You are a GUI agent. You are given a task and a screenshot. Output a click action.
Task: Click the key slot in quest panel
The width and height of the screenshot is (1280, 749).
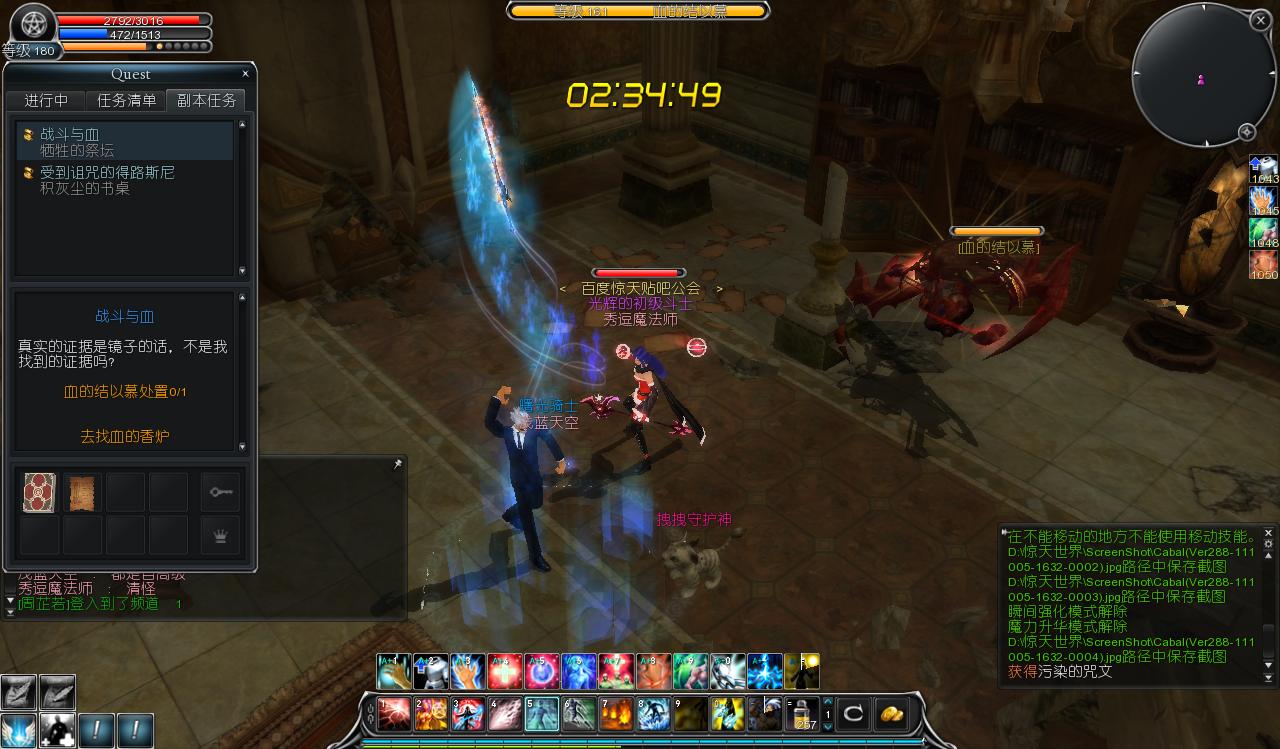(x=220, y=492)
